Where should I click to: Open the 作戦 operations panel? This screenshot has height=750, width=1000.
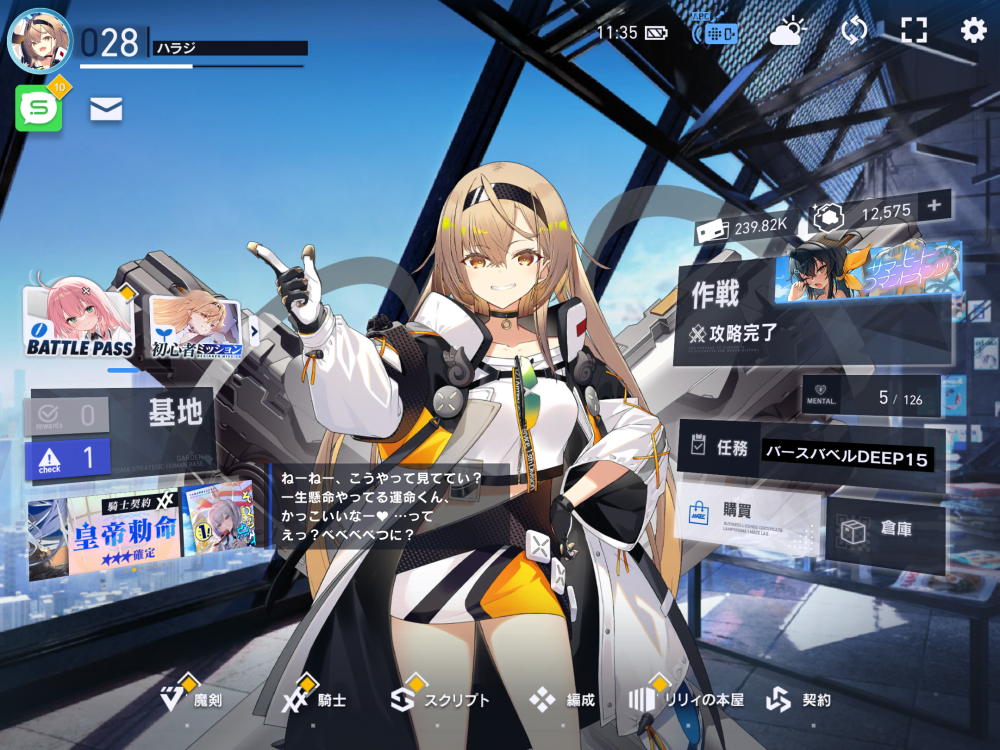click(735, 312)
